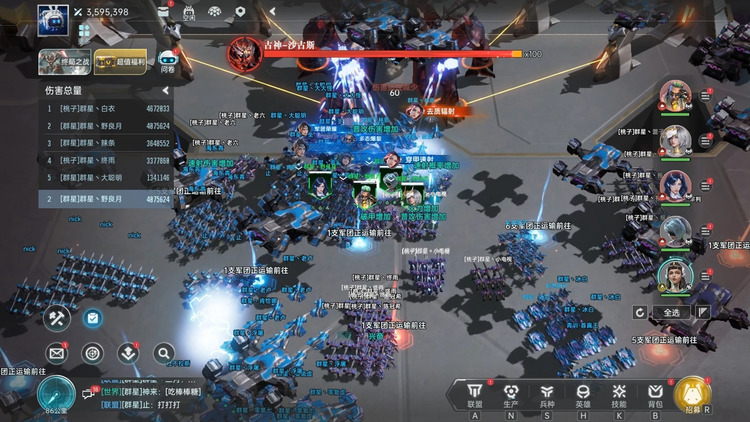The width and height of the screenshot is (750, 422).
Task: Open the crossed hammers build button
Action: point(56,318)
